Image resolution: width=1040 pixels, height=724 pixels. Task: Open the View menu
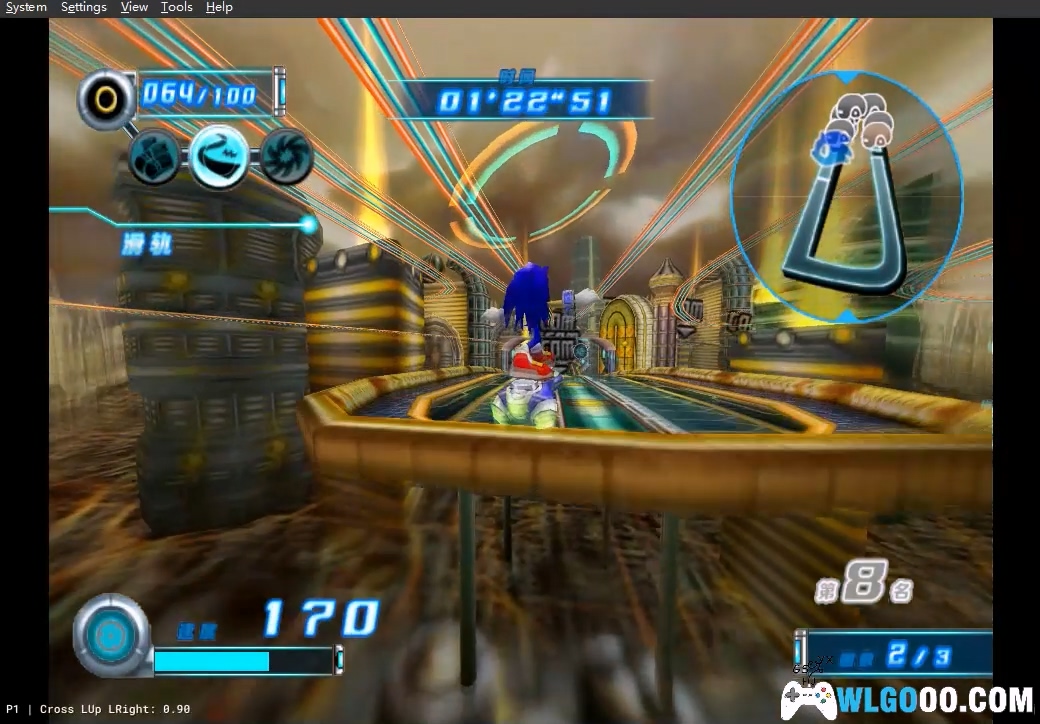(134, 7)
